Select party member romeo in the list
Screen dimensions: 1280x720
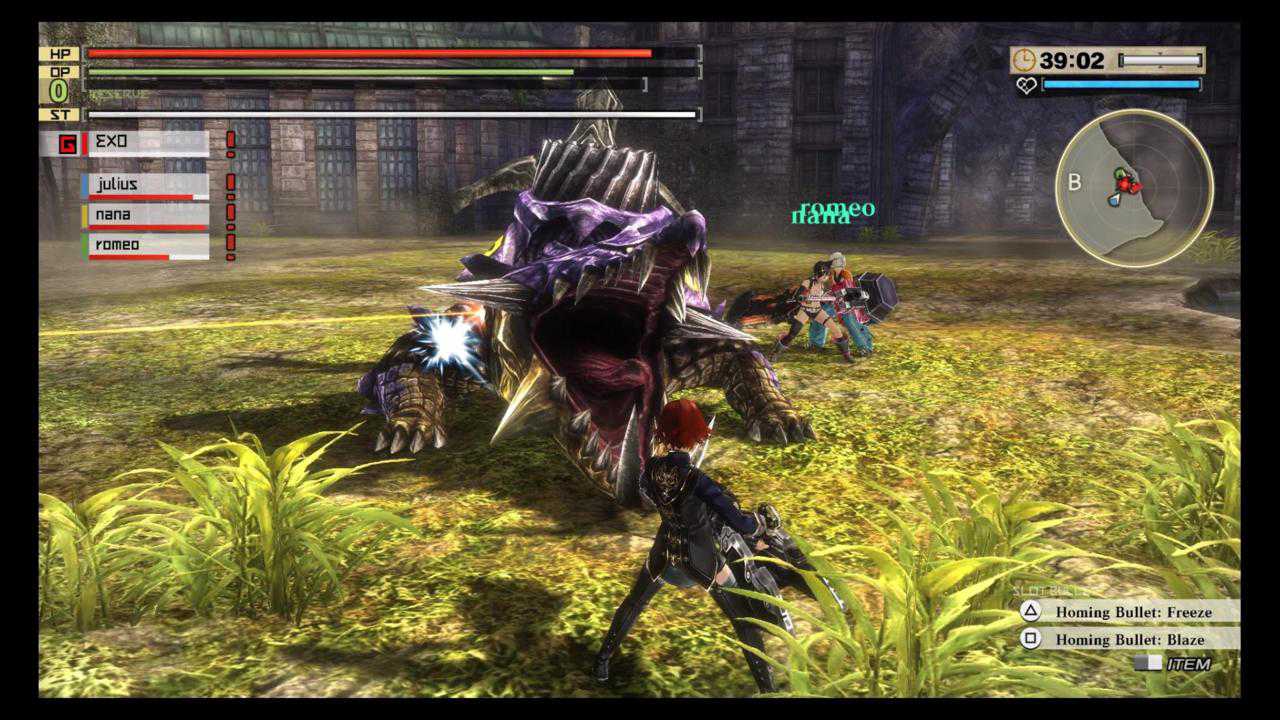[x=147, y=245]
